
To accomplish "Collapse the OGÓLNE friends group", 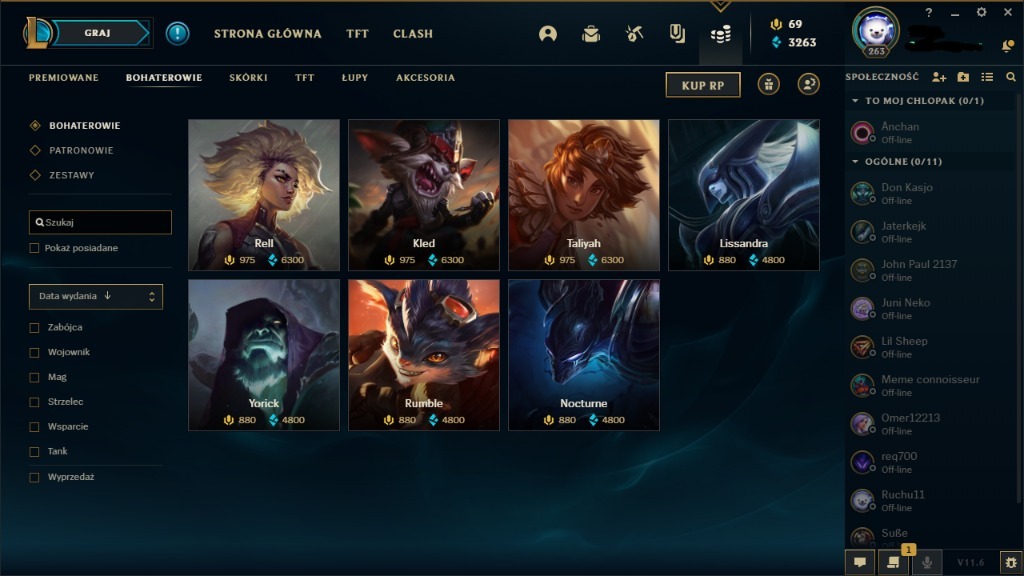I will coord(856,162).
